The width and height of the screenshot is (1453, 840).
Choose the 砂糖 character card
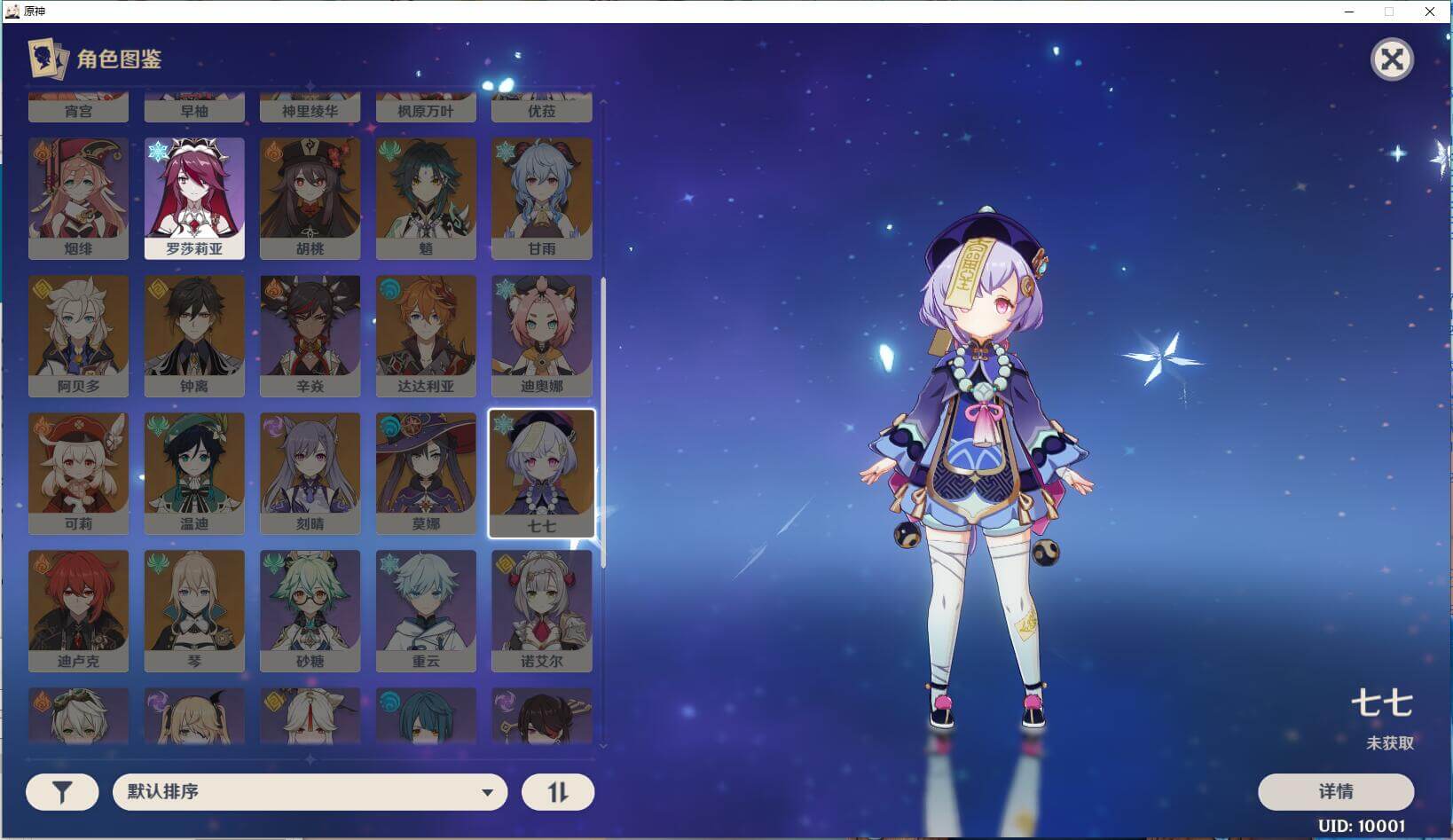point(310,609)
